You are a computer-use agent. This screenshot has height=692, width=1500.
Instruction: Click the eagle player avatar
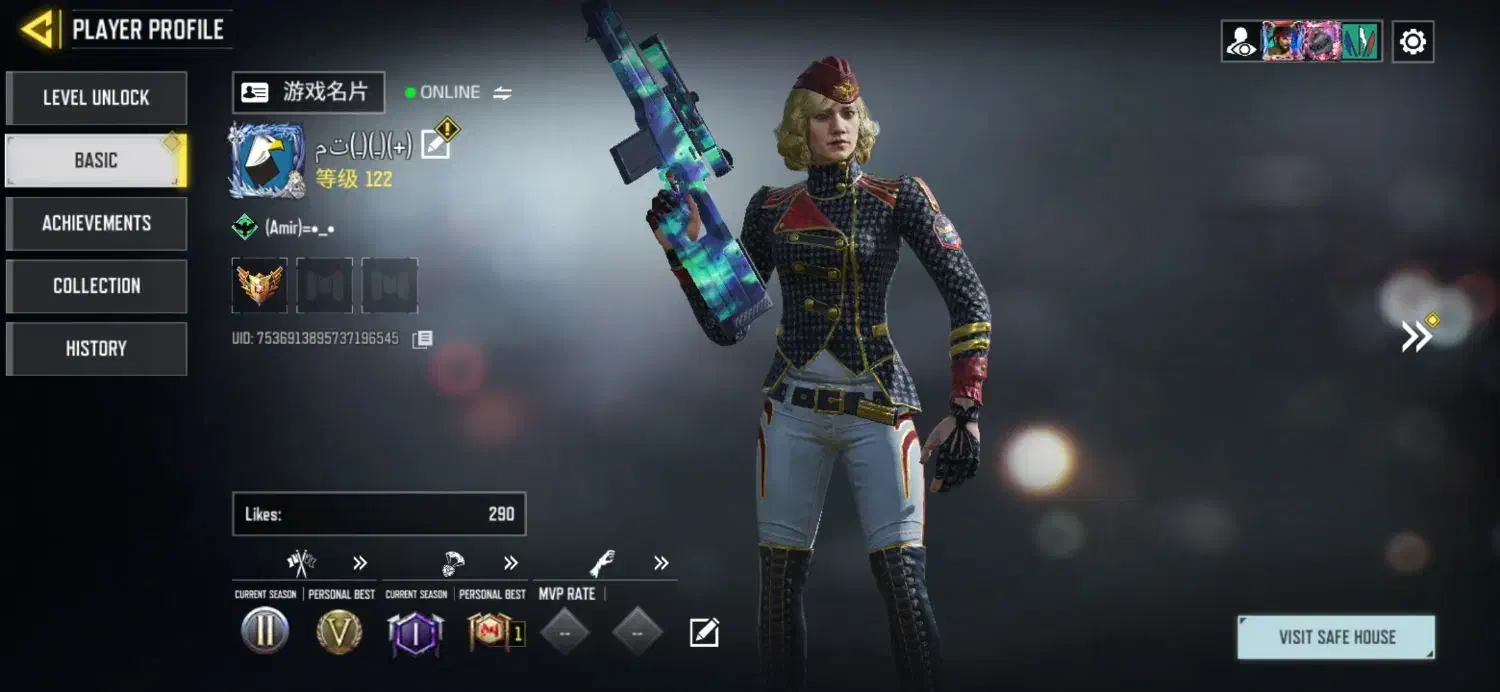click(x=266, y=160)
